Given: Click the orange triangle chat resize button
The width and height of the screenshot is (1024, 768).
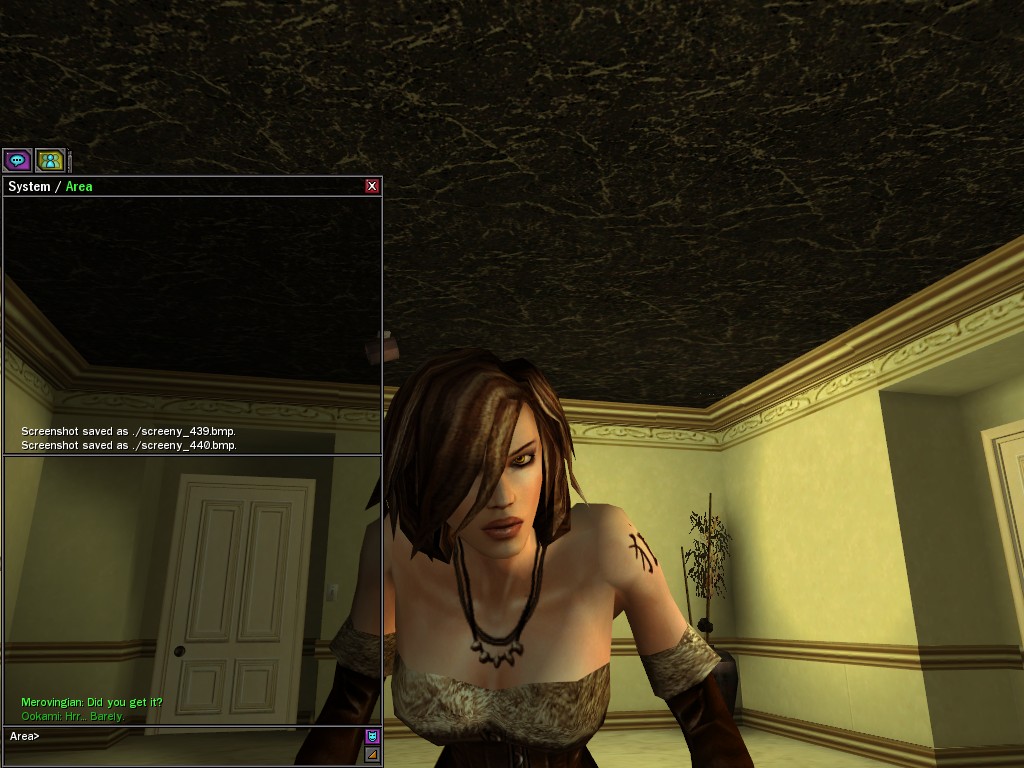Looking at the screenshot, I should (x=372, y=754).
